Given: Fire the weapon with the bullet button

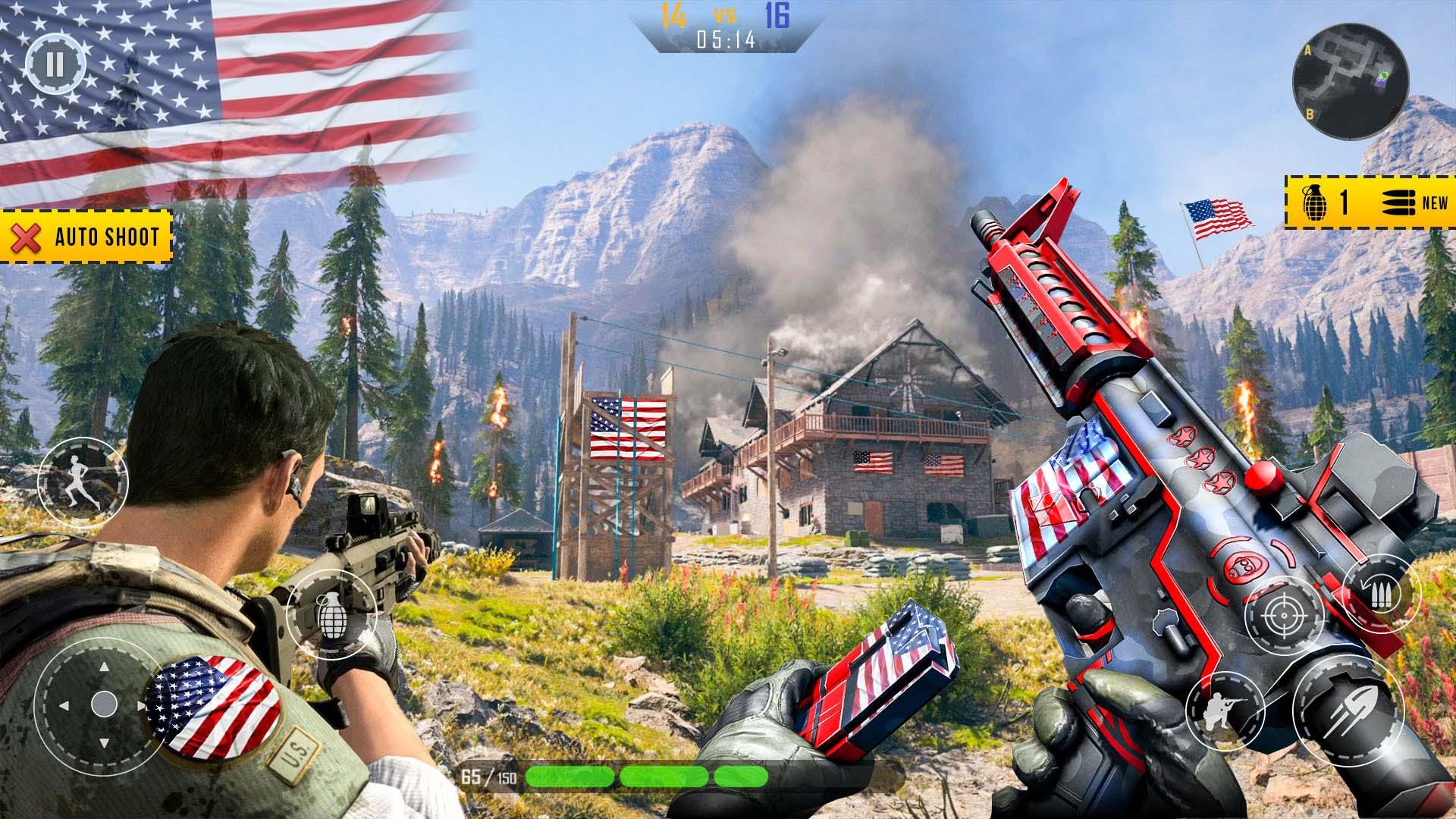Looking at the screenshot, I should click(1348, 710).
